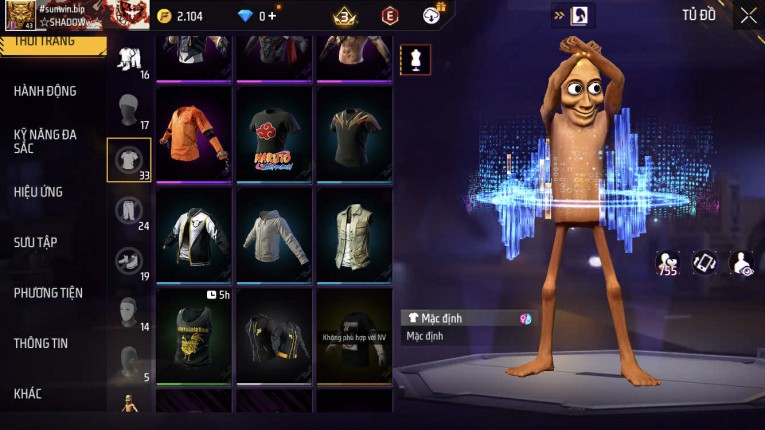Switch to Kỹ Năng Đa Sắc section
This screenshot has height=430, width=765.
pyautogui.click(x=45, y=141)
